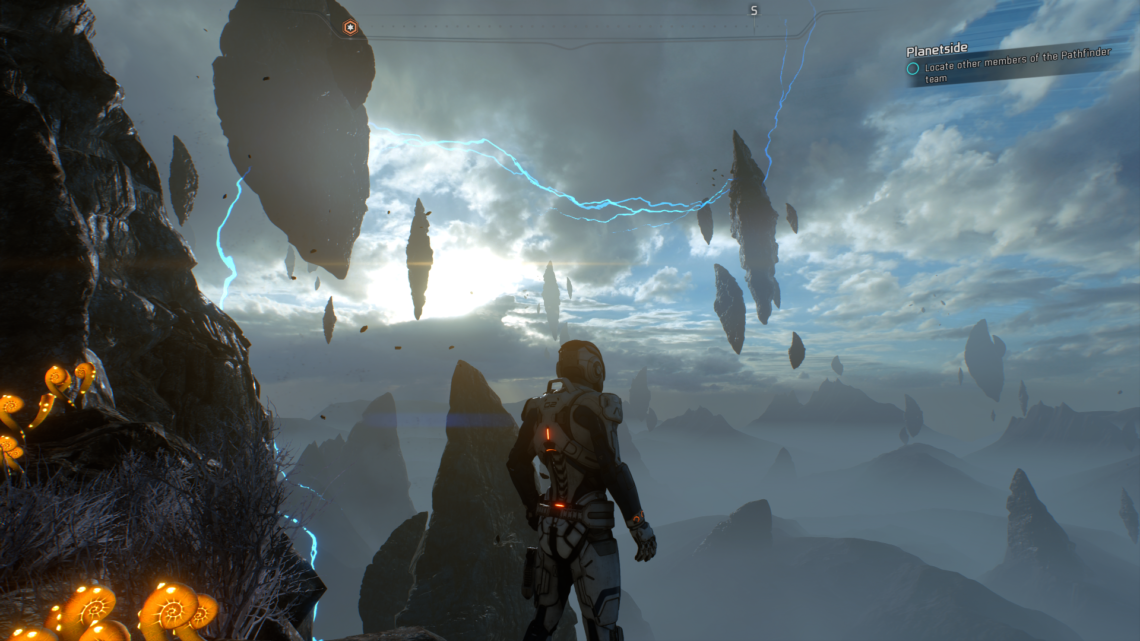
Task: Click the S heading on the compass bar
Action: pyautogui.click(x=754, y=11)
